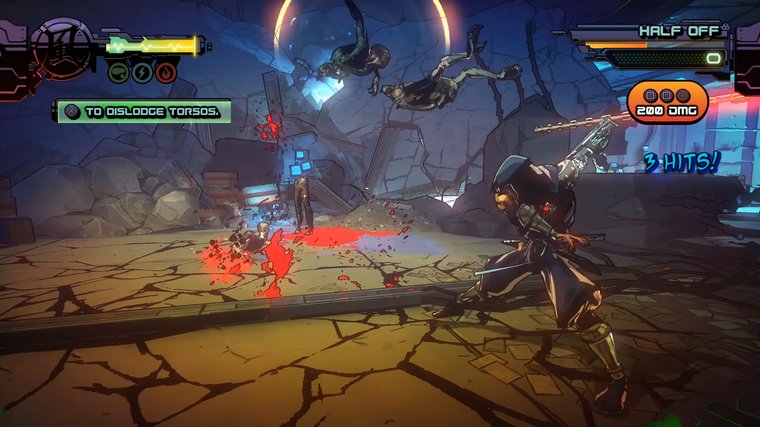
Task: Activate the blue lightning bolt icon
Action: [142, 72]
